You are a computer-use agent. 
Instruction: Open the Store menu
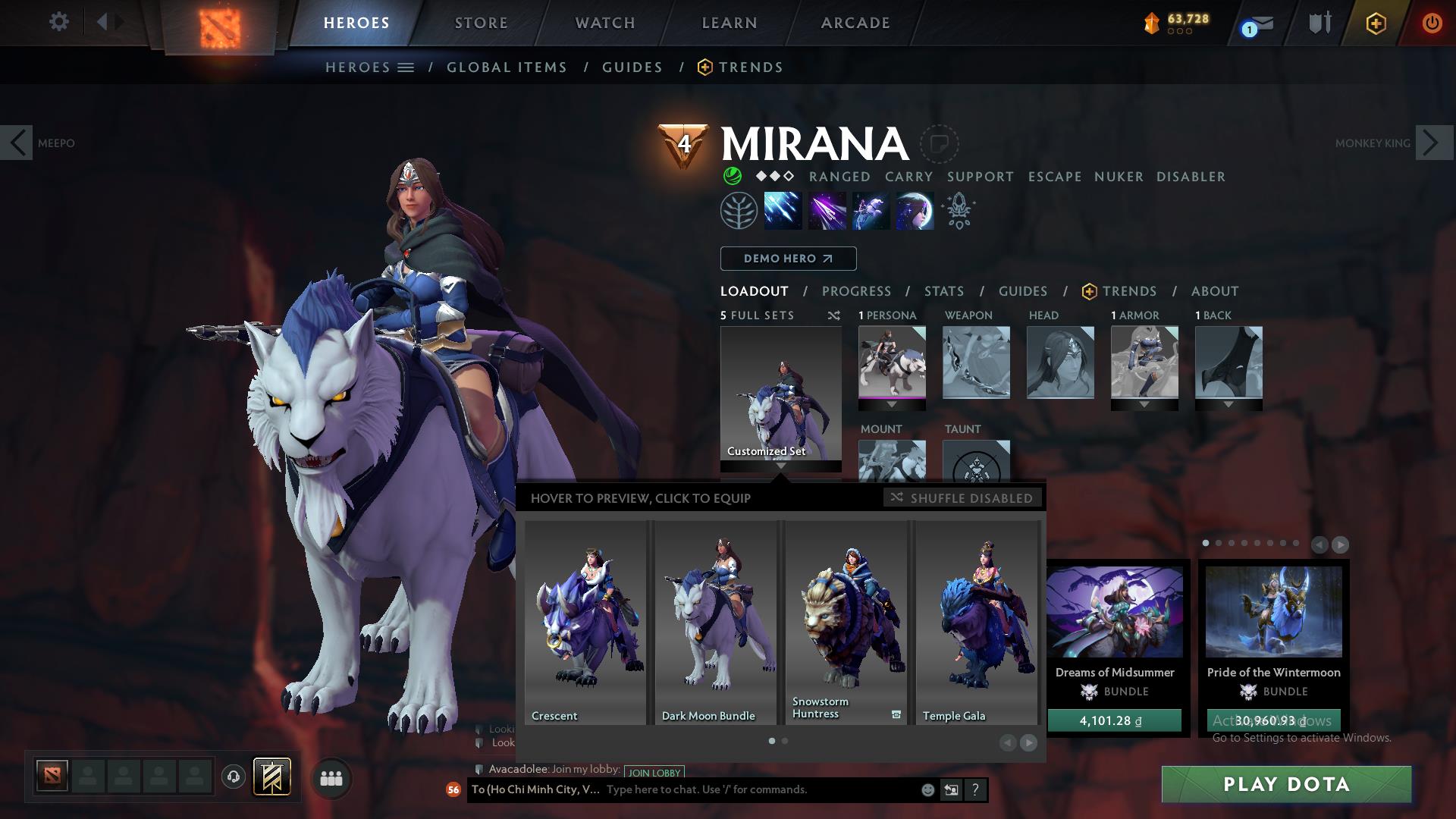[481, 23]
